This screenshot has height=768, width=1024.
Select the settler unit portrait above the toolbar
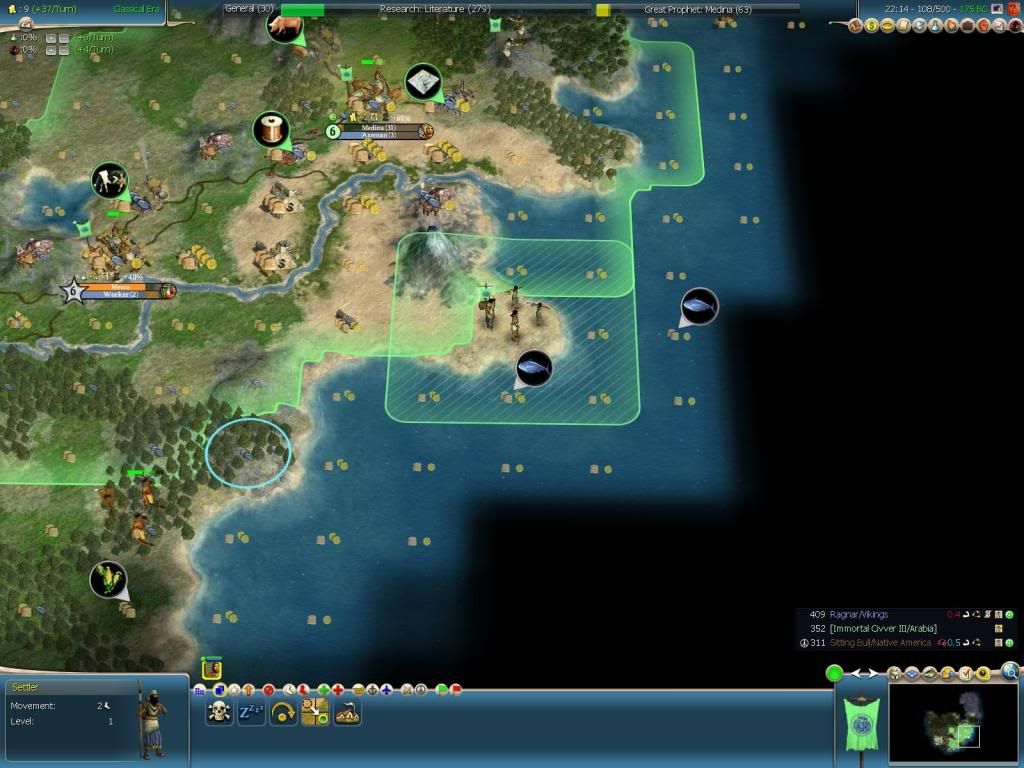click(211, 669)
